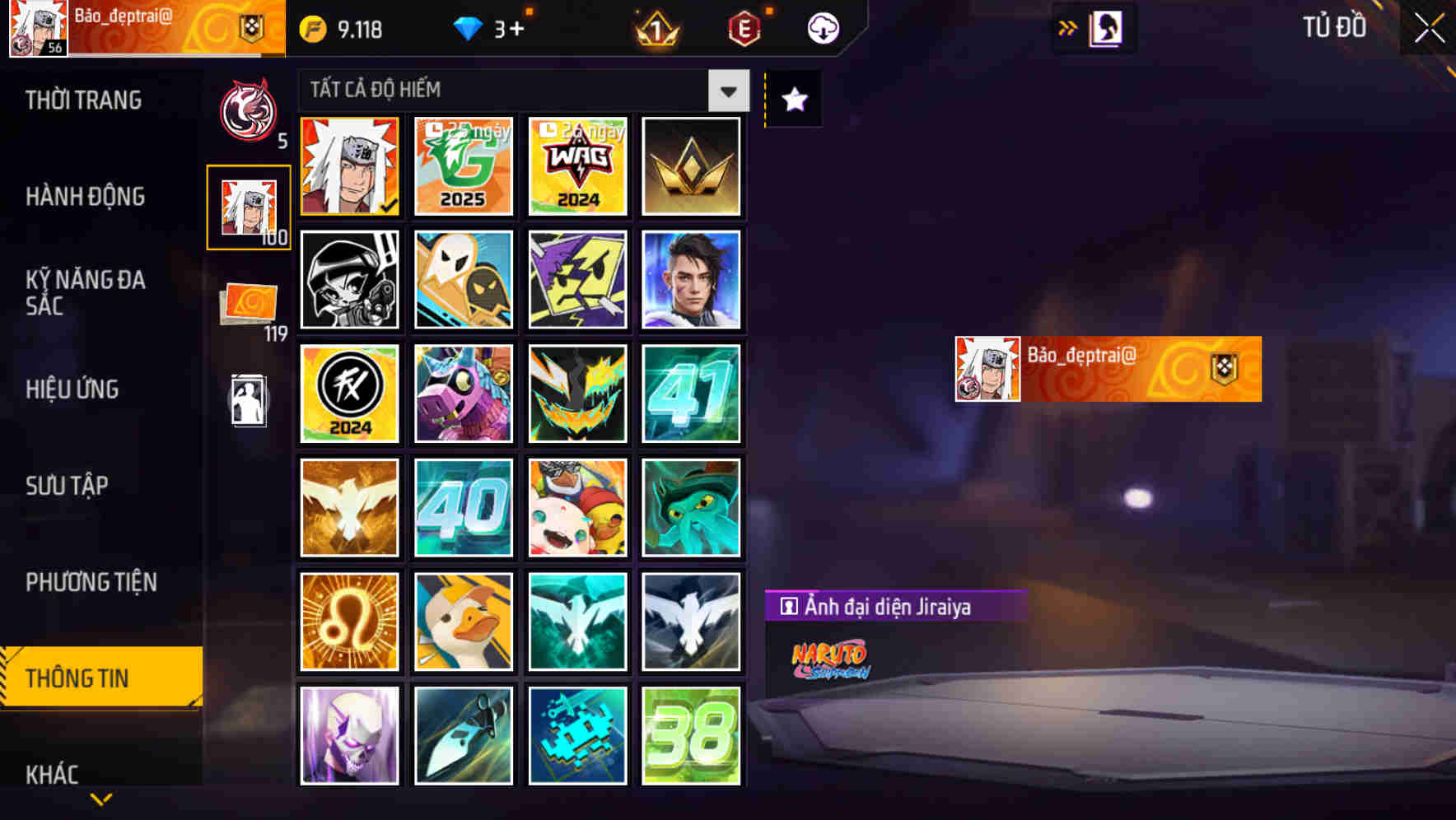The image size is (1456, 820).
Task: Select the diamond currency icon
Action: pos(469,27)
